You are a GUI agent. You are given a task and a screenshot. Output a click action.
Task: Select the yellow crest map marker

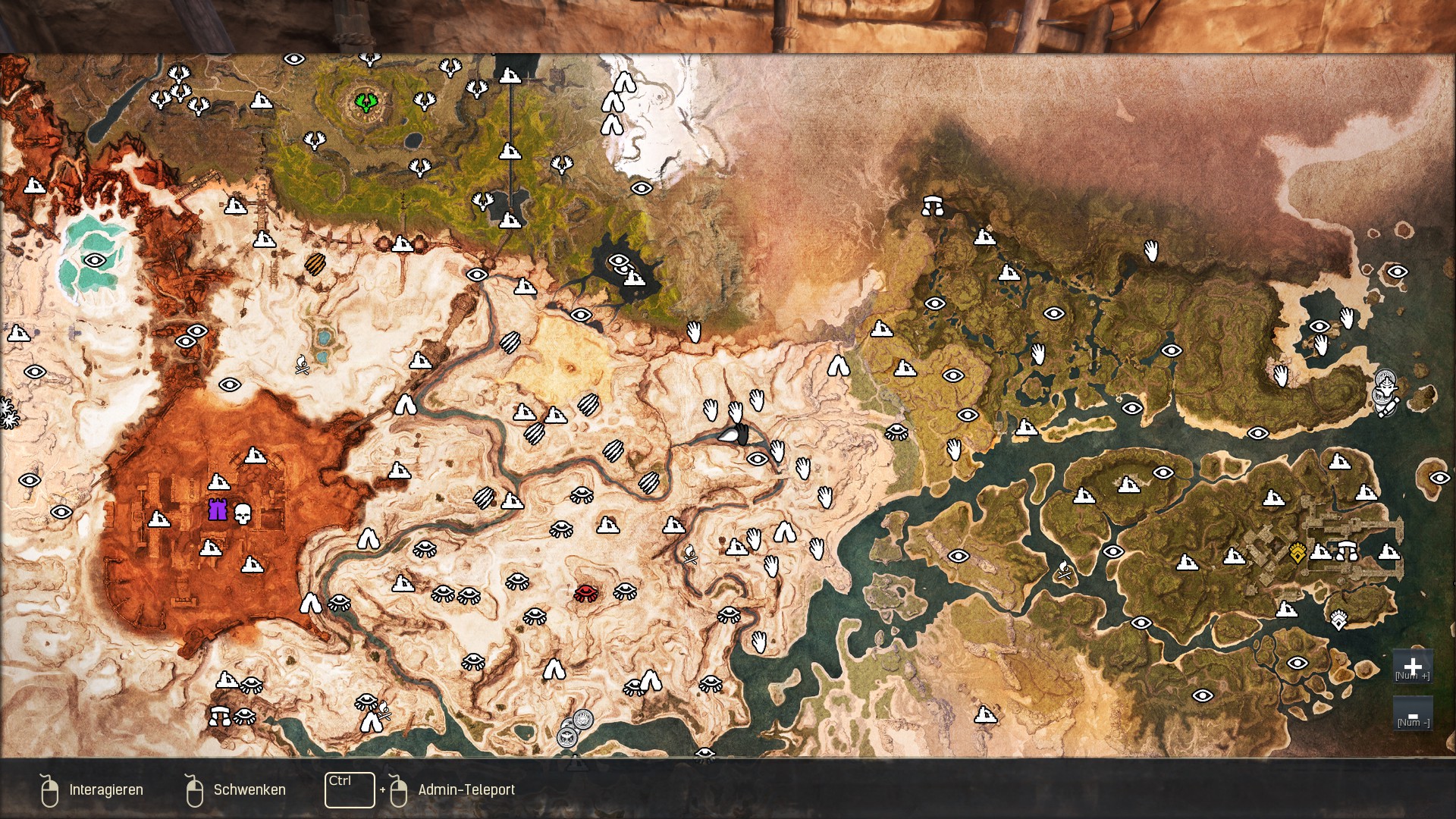tap(1298, 553)
